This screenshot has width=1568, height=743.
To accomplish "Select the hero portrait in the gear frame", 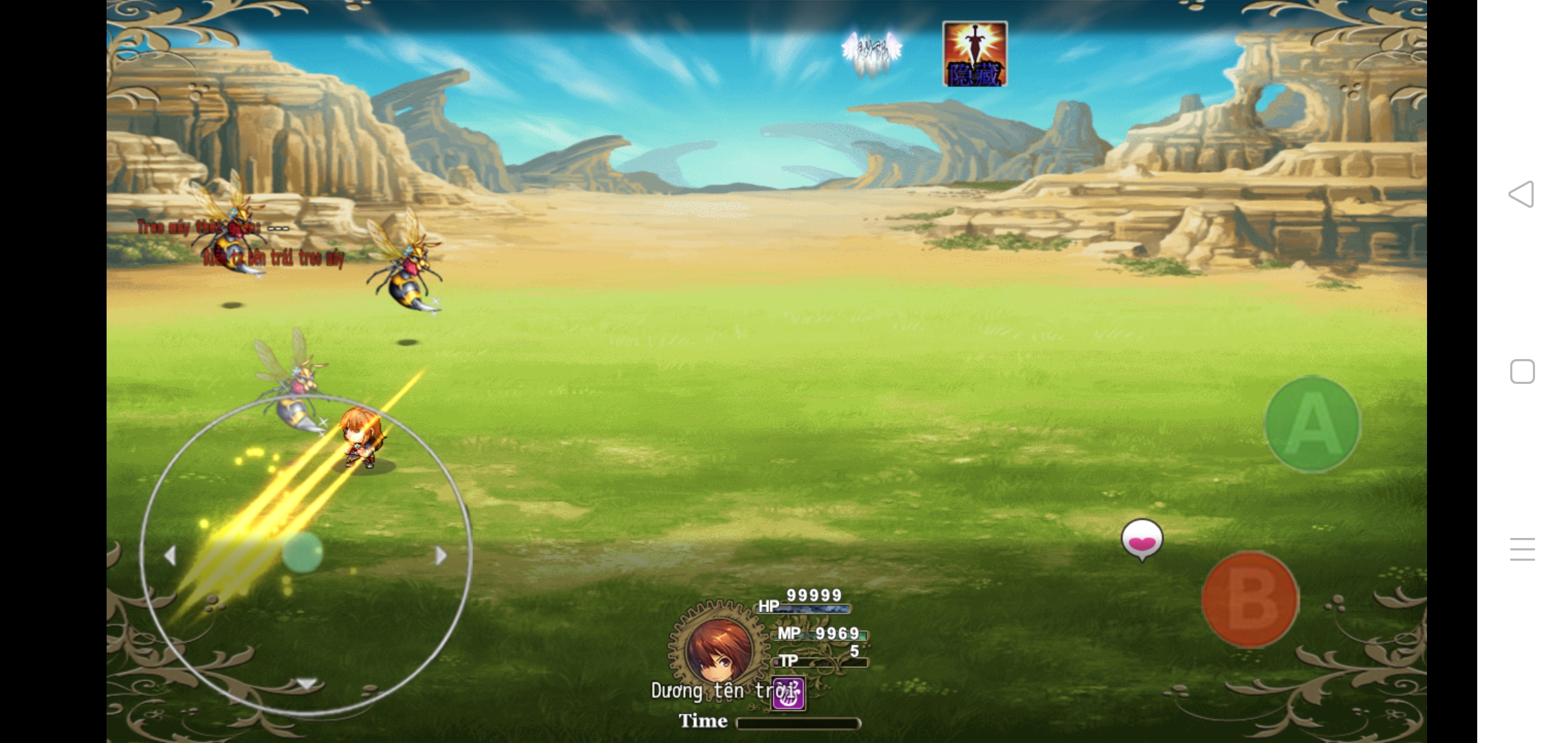I will pyautogui.click(x=717, y=648).
